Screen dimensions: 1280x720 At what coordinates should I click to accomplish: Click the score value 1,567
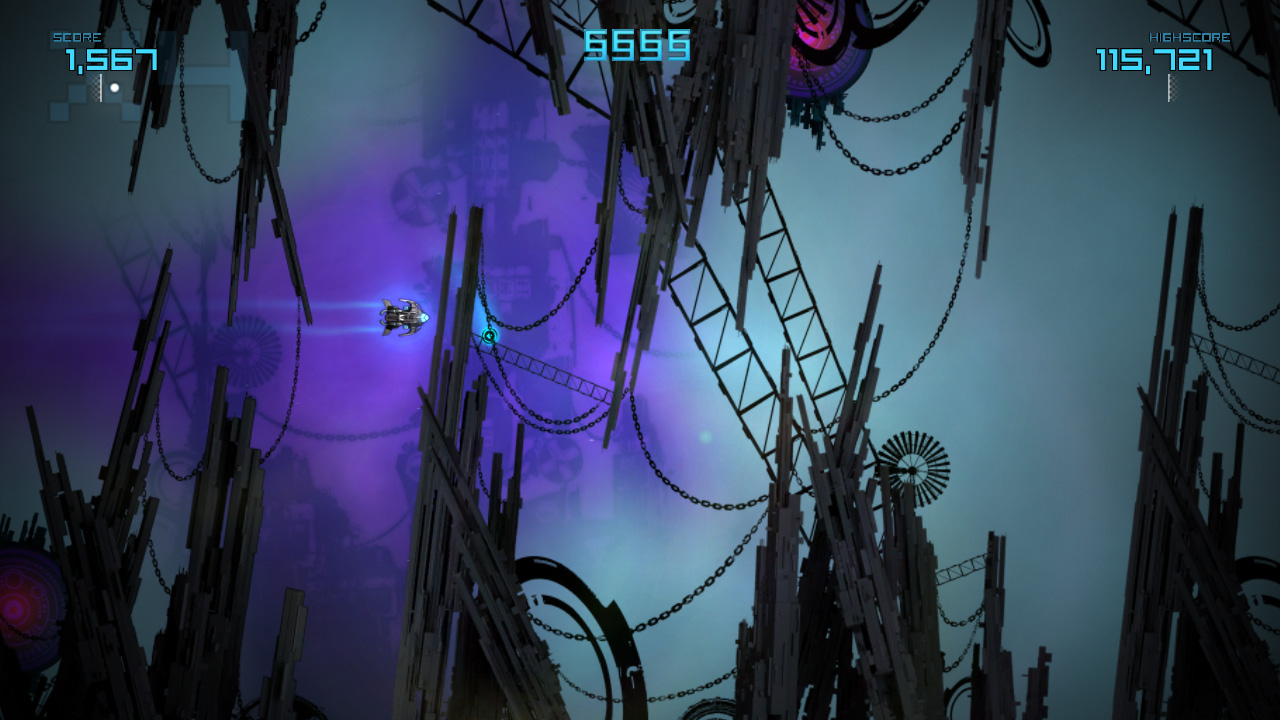pyautogui.click(x=110, y=60)
